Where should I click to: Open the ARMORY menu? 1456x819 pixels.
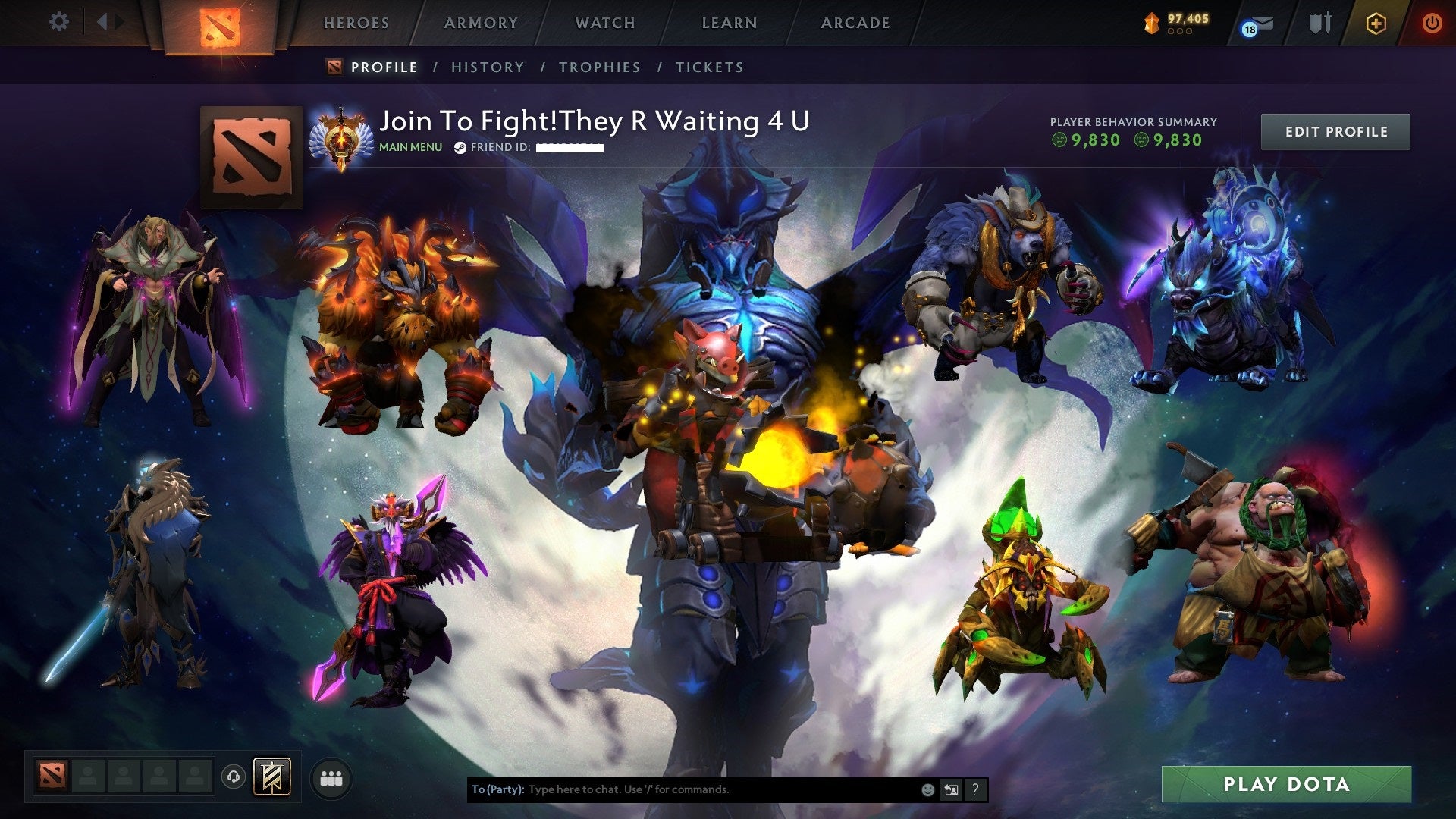[479, 23]
